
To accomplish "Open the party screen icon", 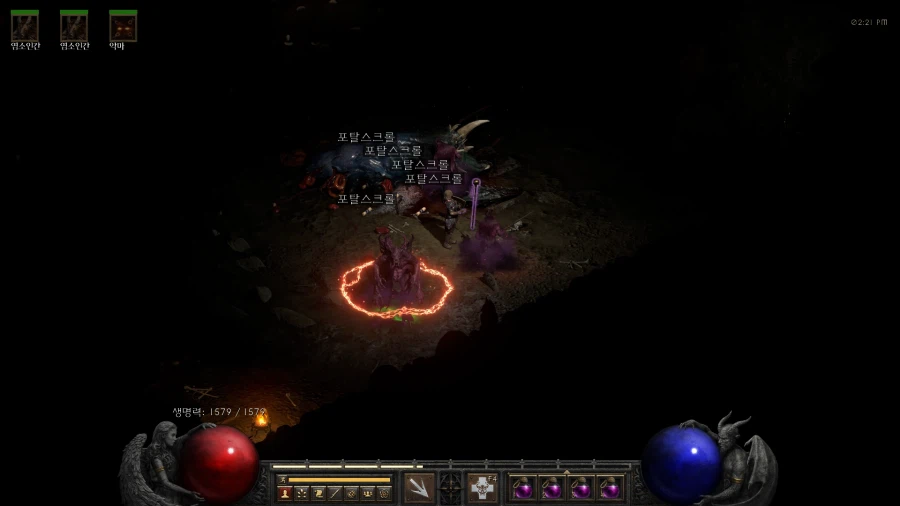I will pyautogui.click(x=368, y=493).
